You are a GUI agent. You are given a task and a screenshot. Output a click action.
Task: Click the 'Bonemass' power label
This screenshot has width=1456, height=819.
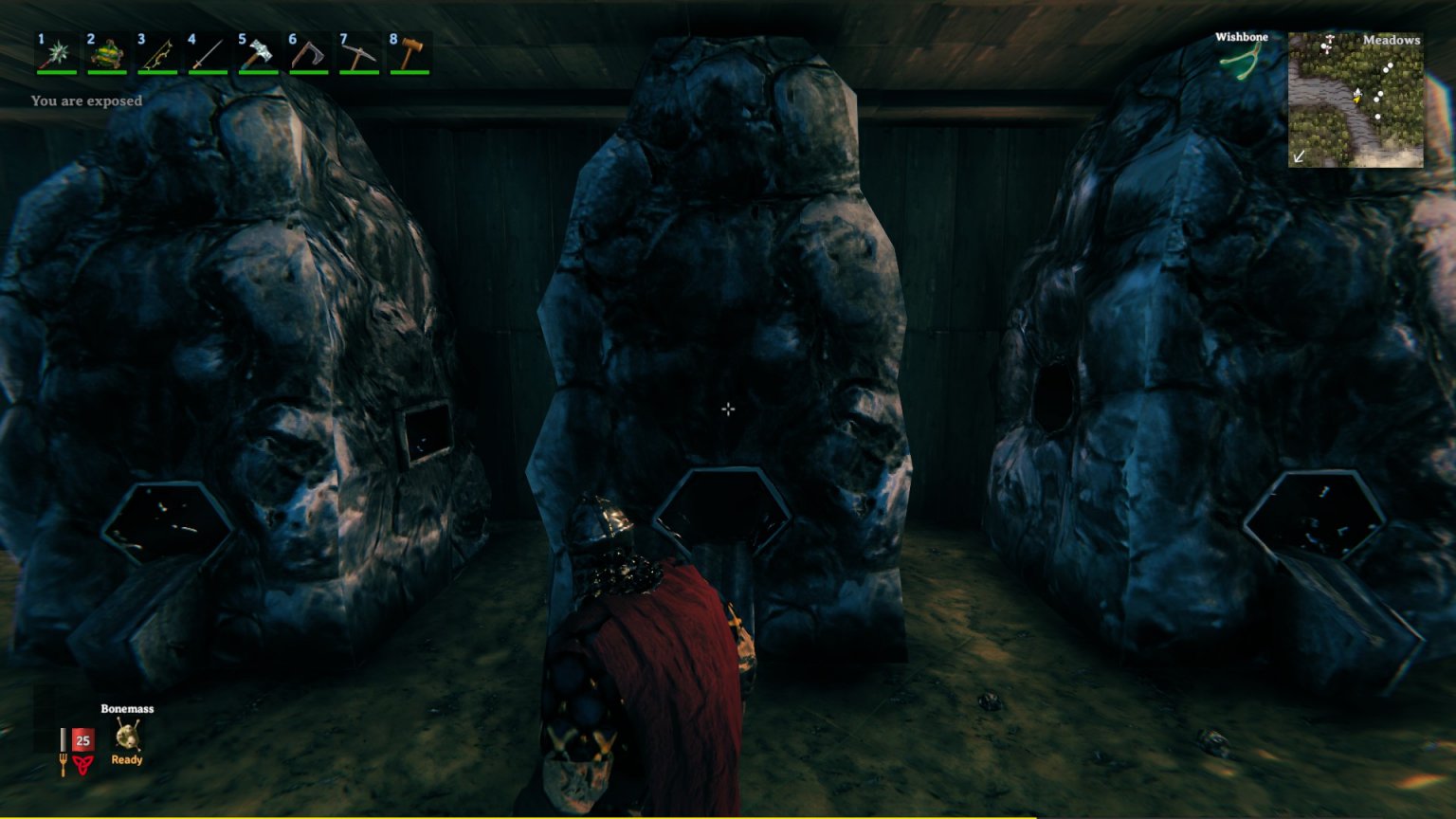(127, 709)
